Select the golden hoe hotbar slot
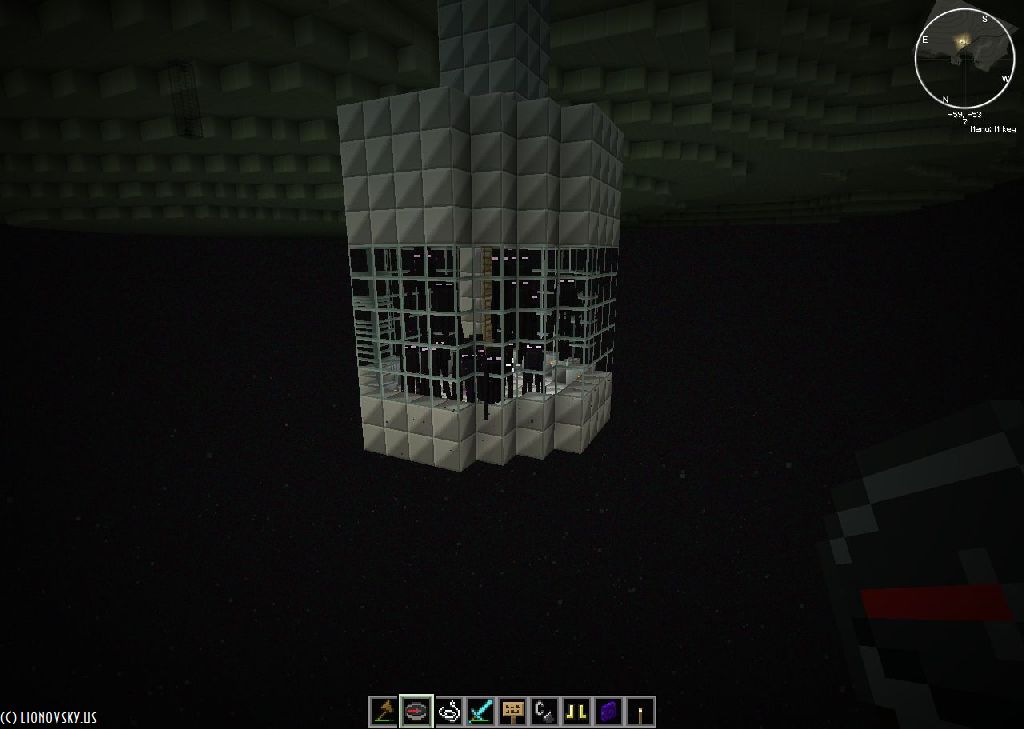1024x729 pixels. click(x=384, y=711)
